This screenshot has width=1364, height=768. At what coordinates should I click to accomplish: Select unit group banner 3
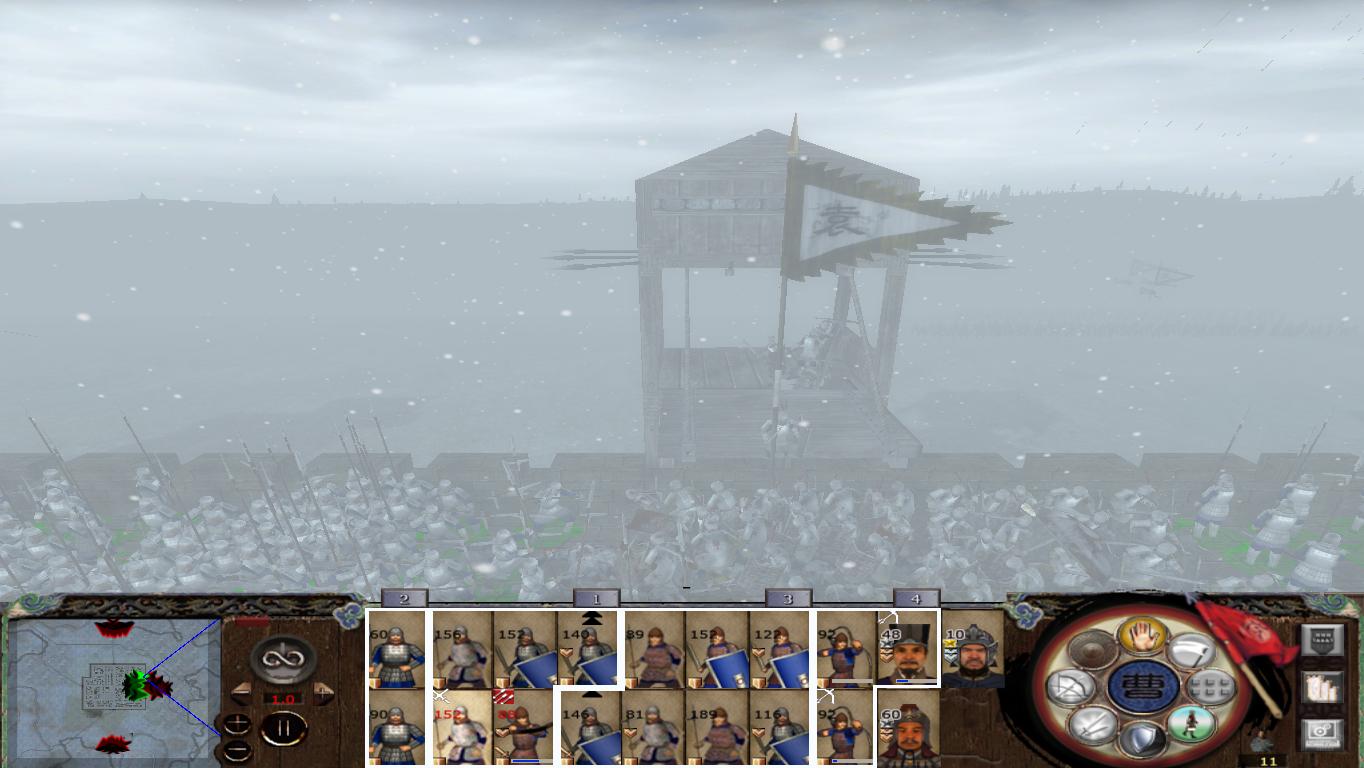tap(787, 598)
